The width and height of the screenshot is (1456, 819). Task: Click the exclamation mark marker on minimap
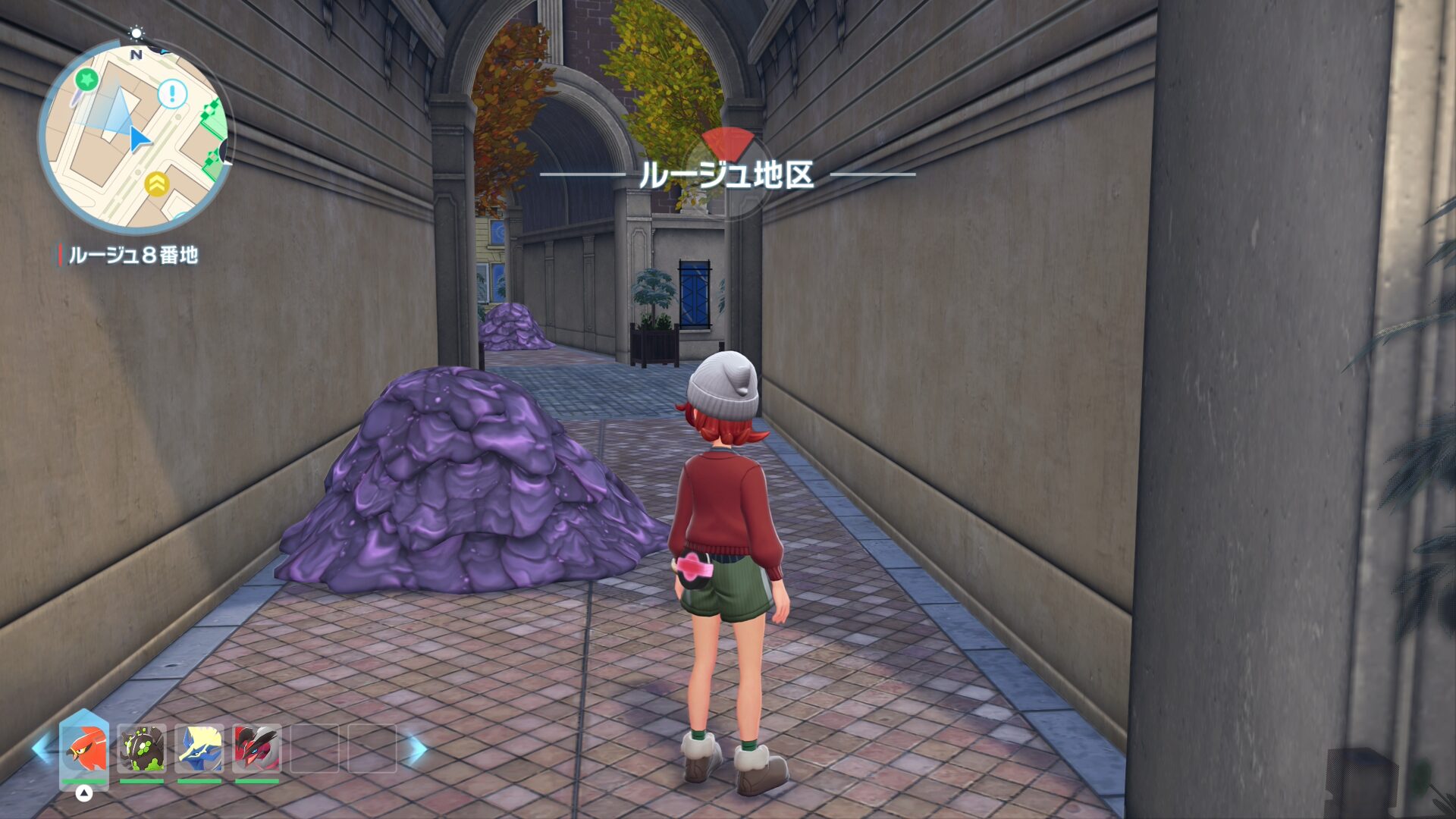[172, 95]
